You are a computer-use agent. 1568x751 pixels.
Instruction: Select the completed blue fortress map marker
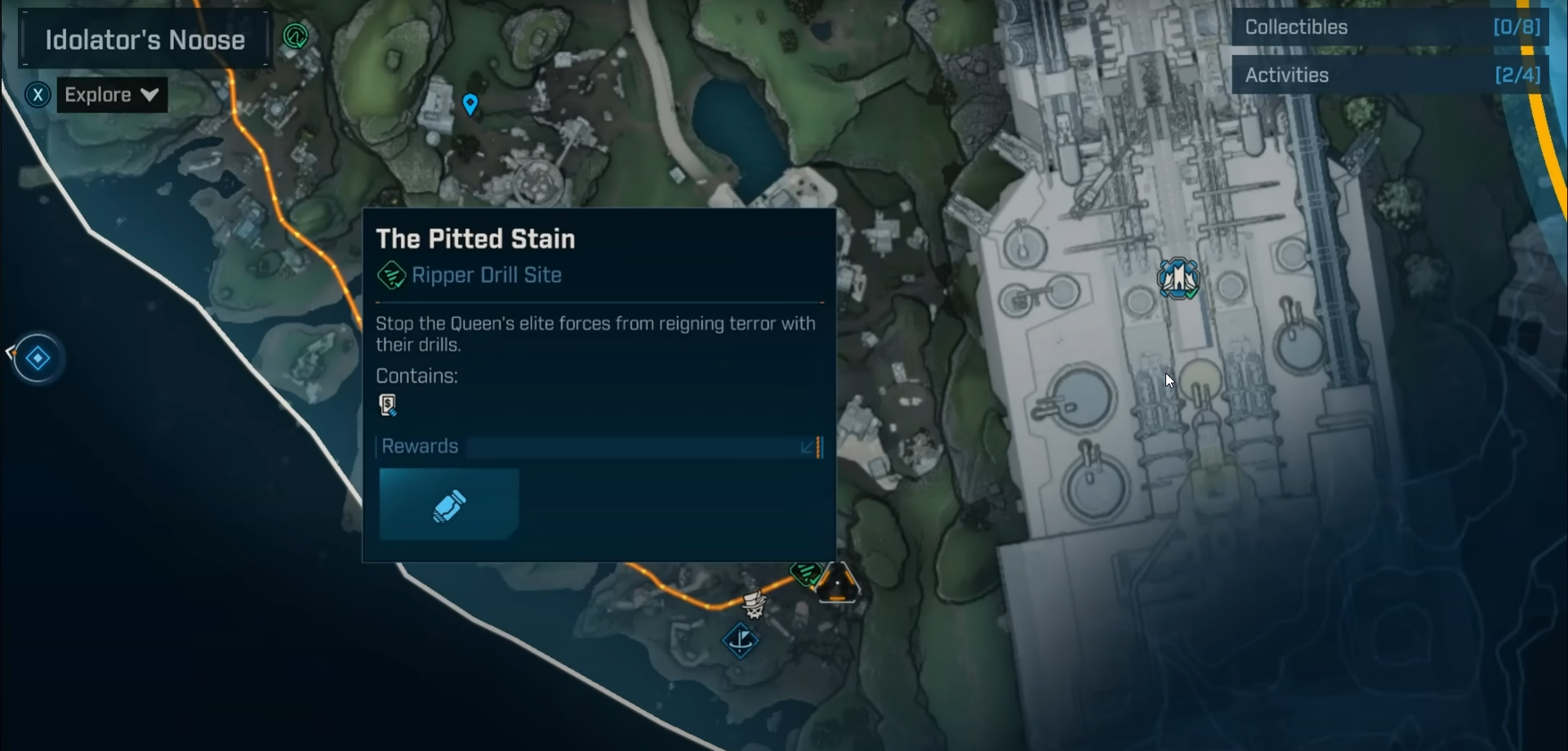point(1178,279)
